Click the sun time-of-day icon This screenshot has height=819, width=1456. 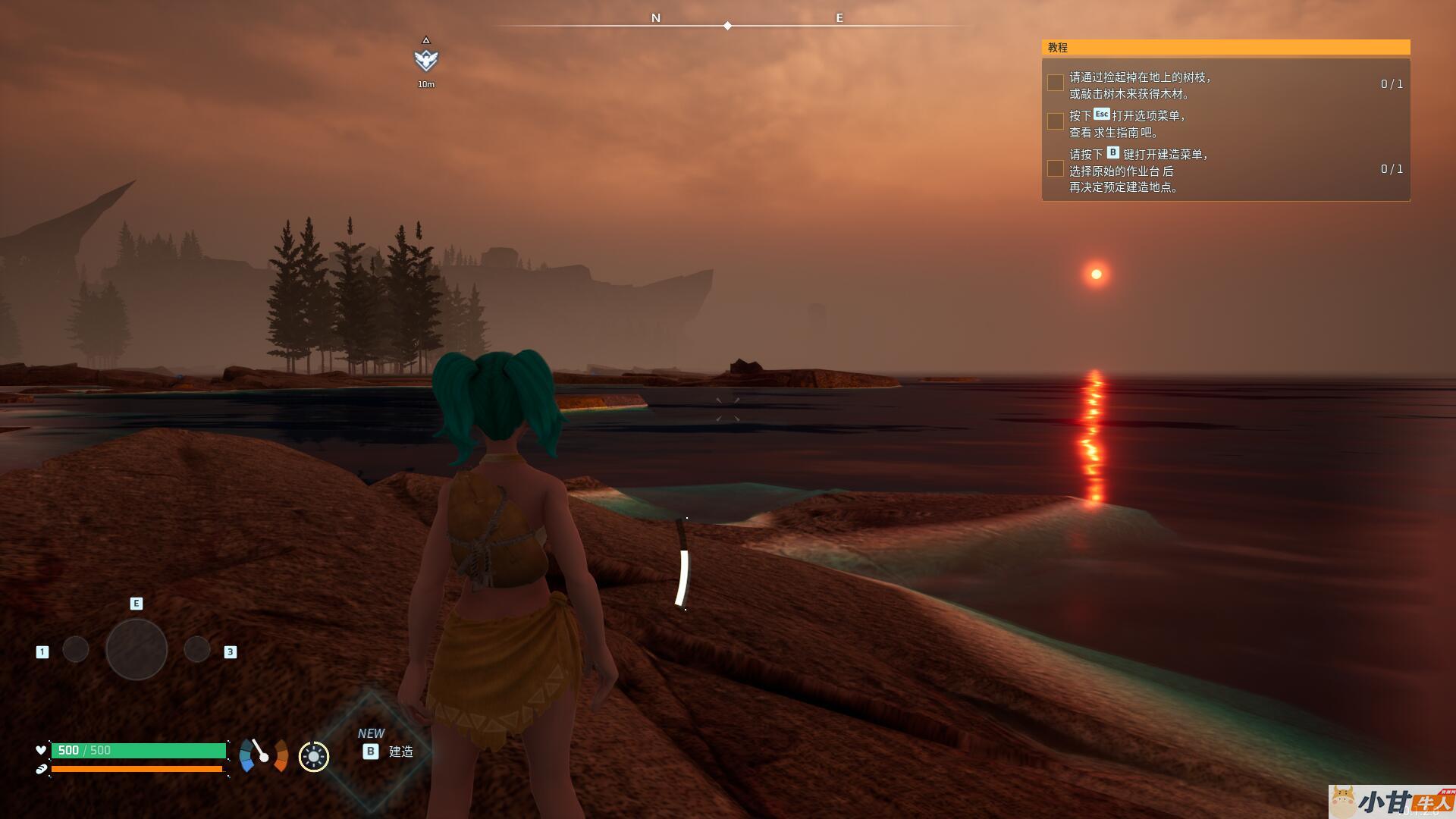[314, 756]
